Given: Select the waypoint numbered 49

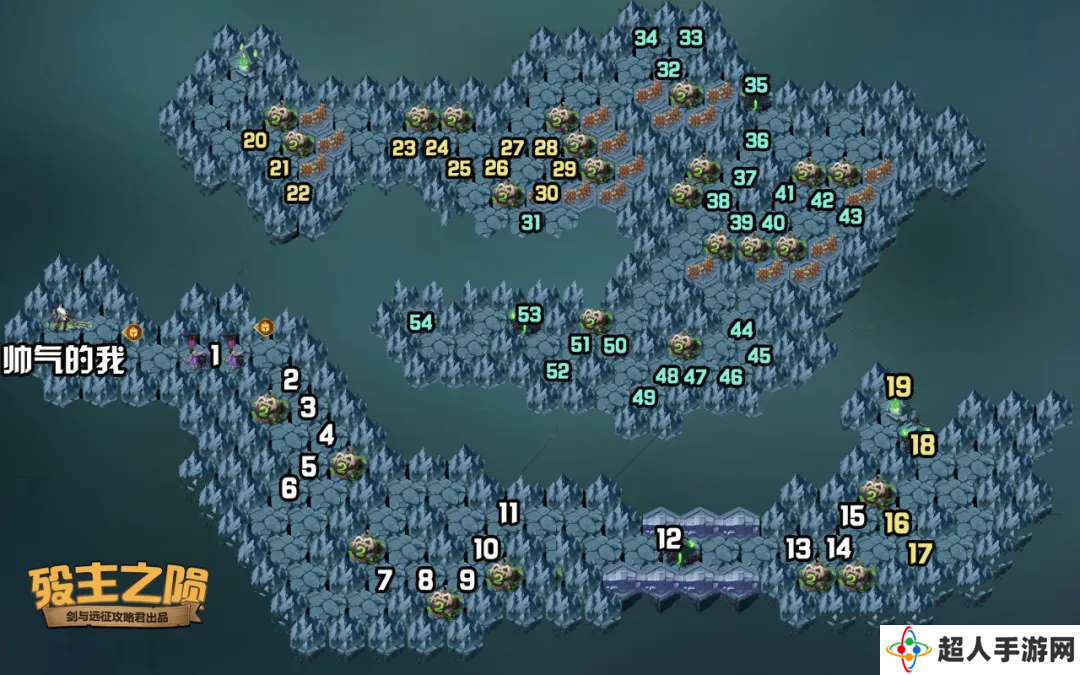Looking at the screenshot, I should [644, 397].
